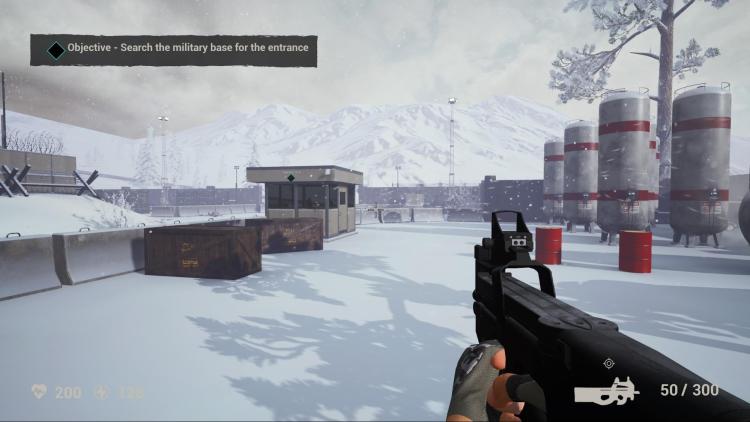Select the objective diamond marker on the guard booth
Screen dimensions: 750x422
(290, 178)
